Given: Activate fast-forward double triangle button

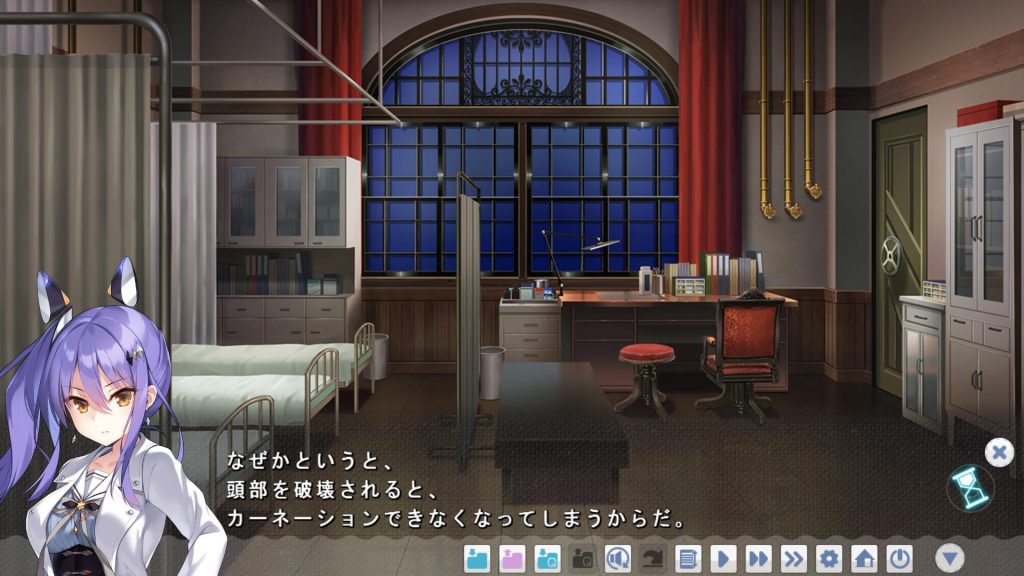Looking at the screenshot, I should click(x=759, y=558).
